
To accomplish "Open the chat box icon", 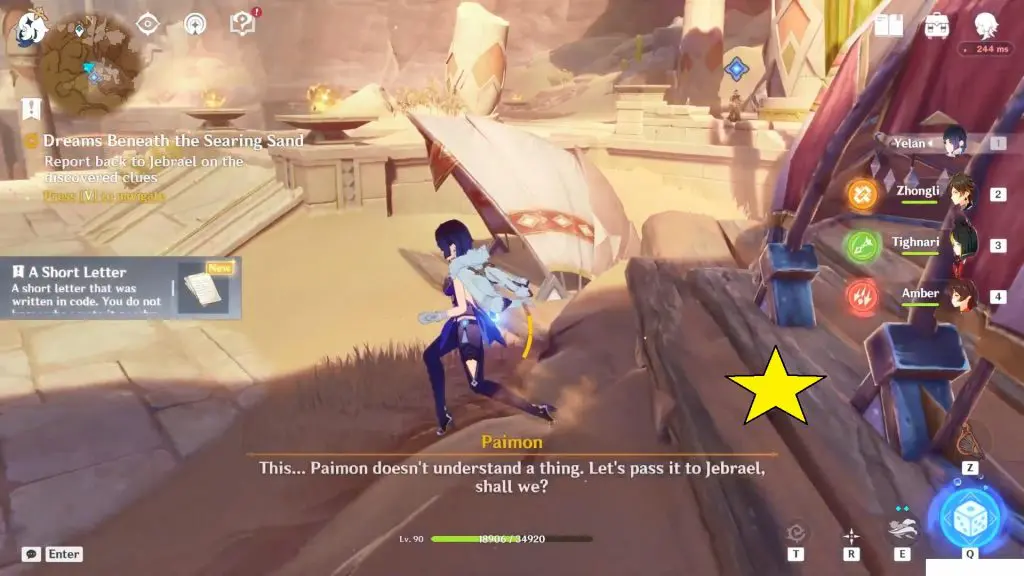I will click(31, 554).
